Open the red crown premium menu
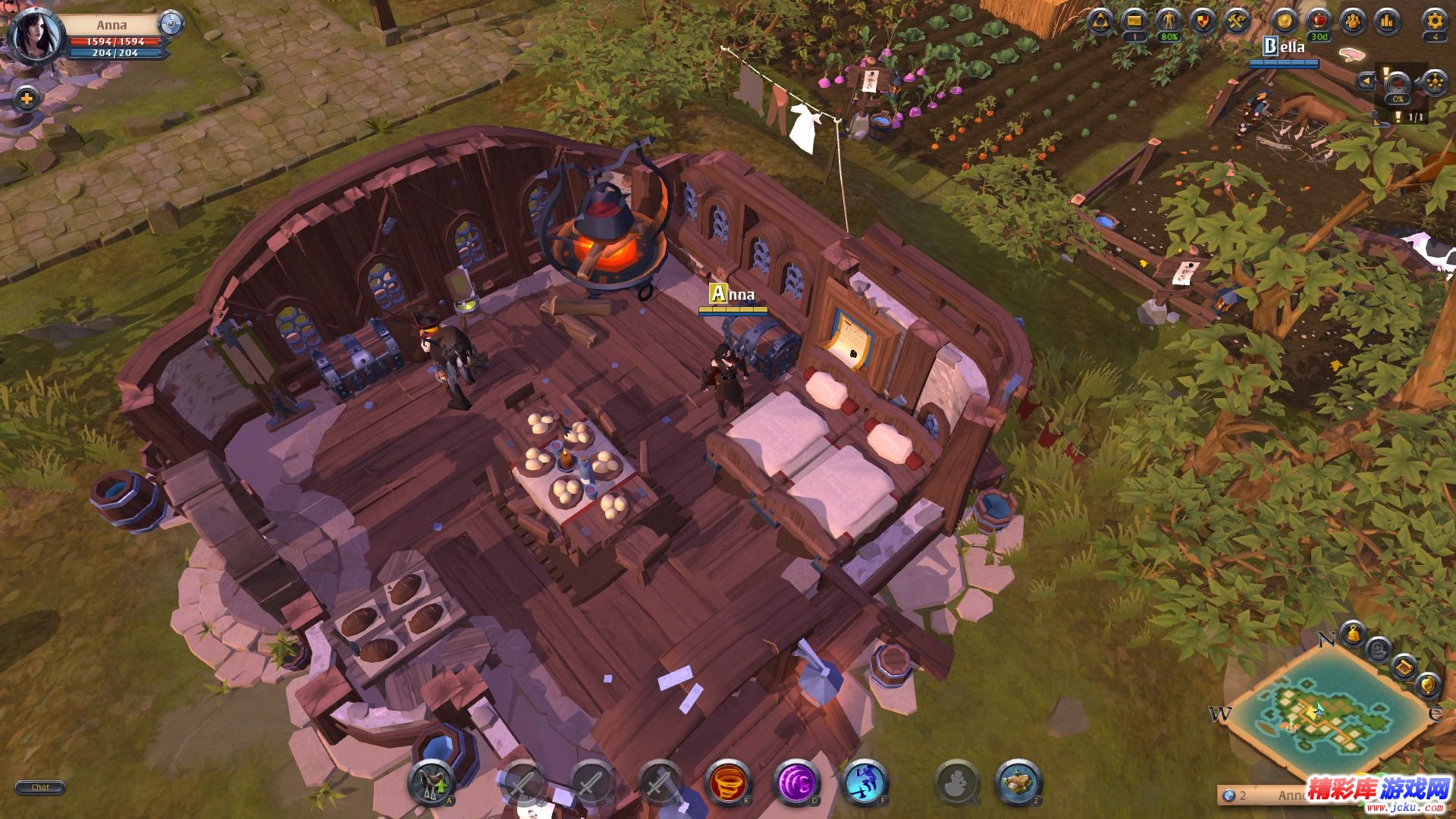This screenshot has height=819, width=1456. point(1319,21)
